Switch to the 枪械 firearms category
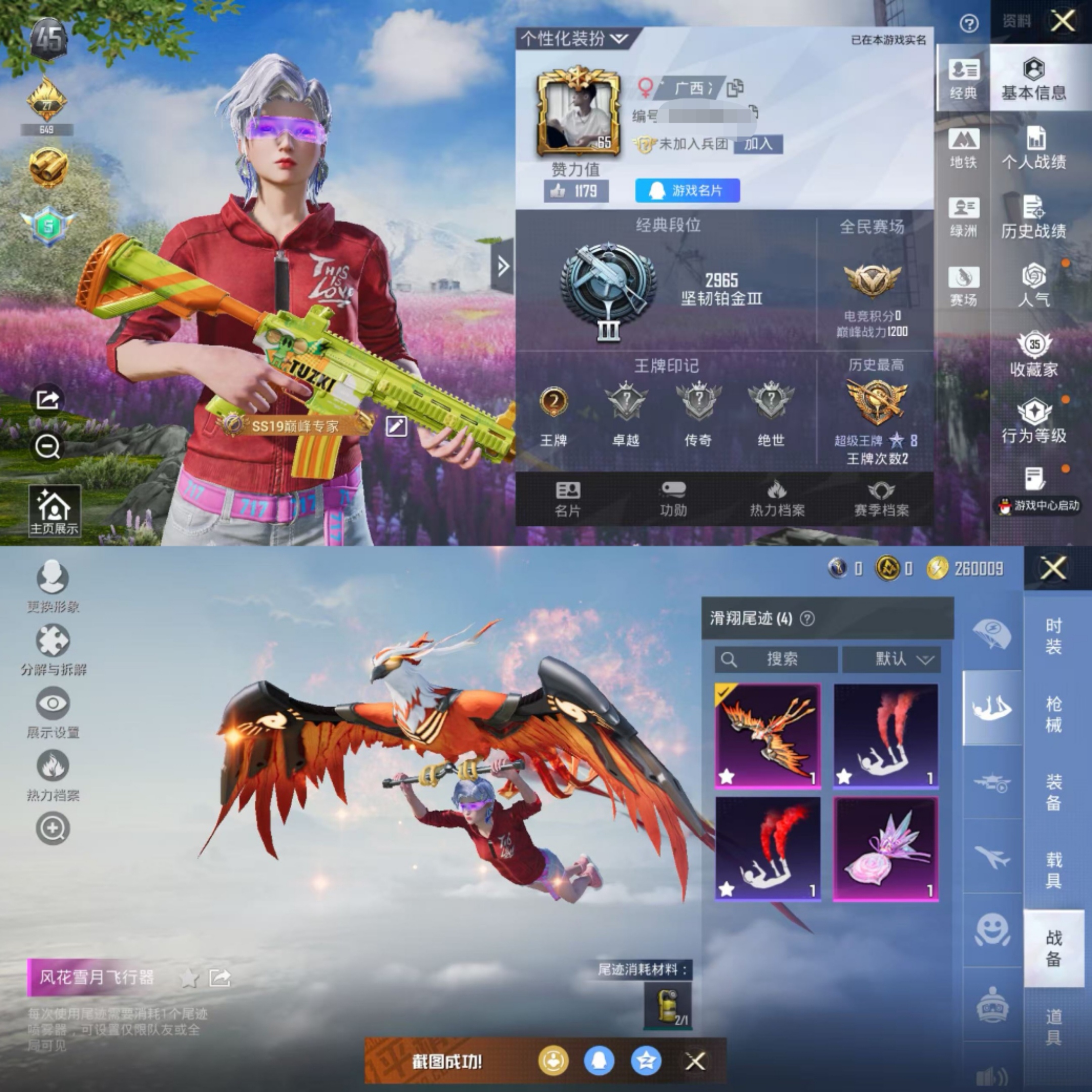 pyautogui.click(x=1053, y=713)
